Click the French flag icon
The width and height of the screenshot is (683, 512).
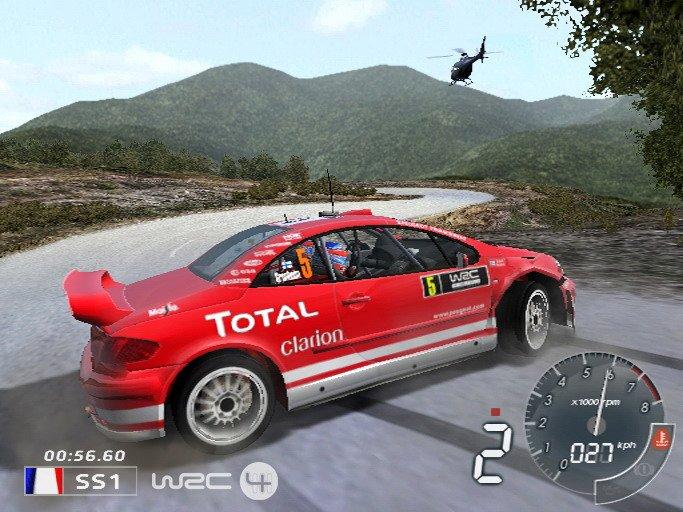pos(44,481)
